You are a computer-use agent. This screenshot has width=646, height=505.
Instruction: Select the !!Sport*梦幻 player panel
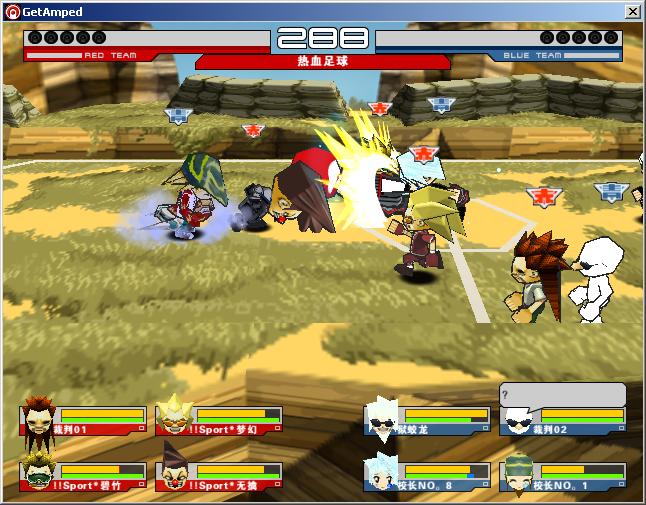(219, 420)
